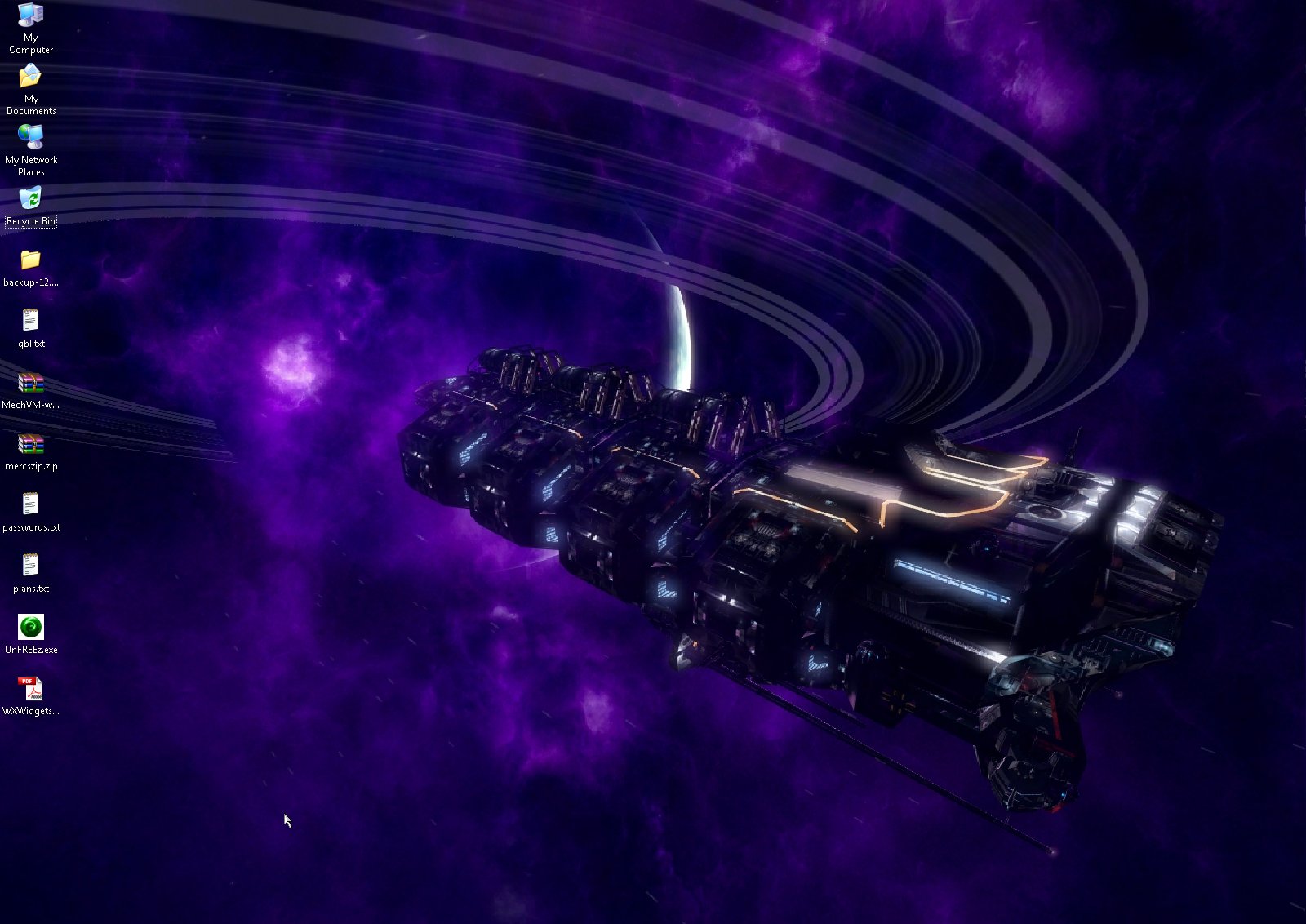Click the MechVM archive file icon
The image size is (1306, 924).
click(30, 383)
